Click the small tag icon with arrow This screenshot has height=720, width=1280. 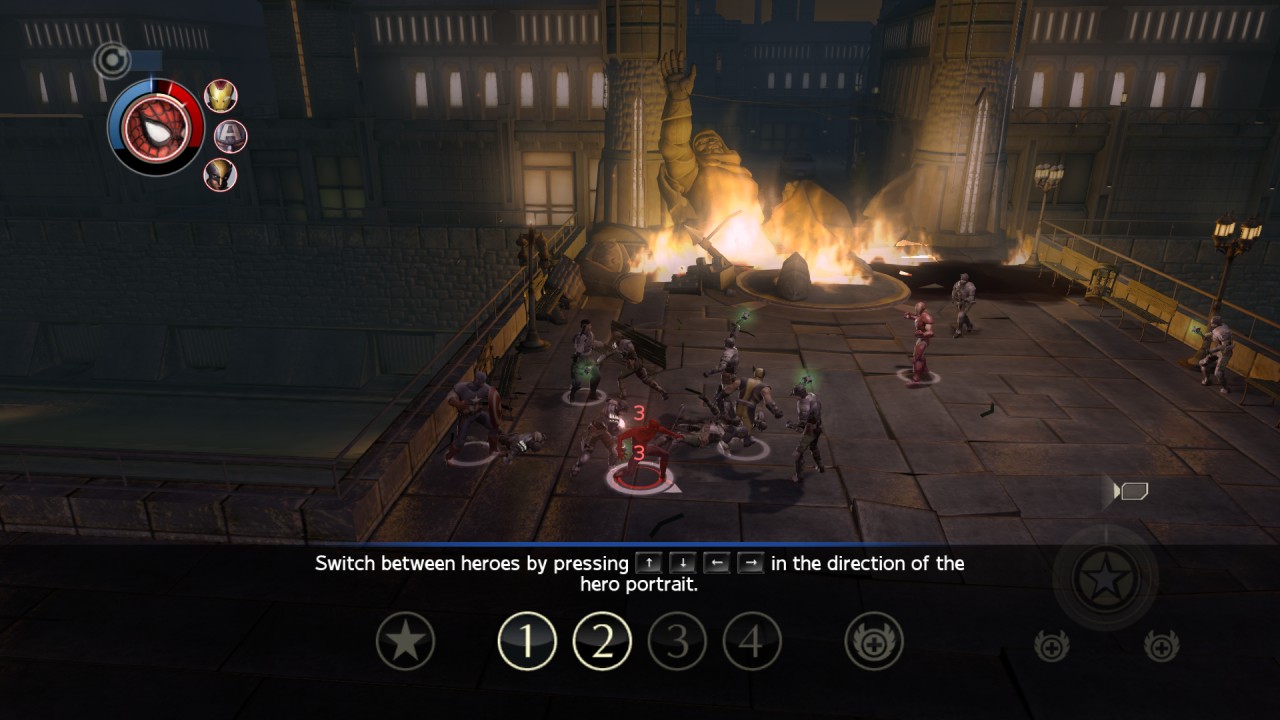pos(1131,491)
